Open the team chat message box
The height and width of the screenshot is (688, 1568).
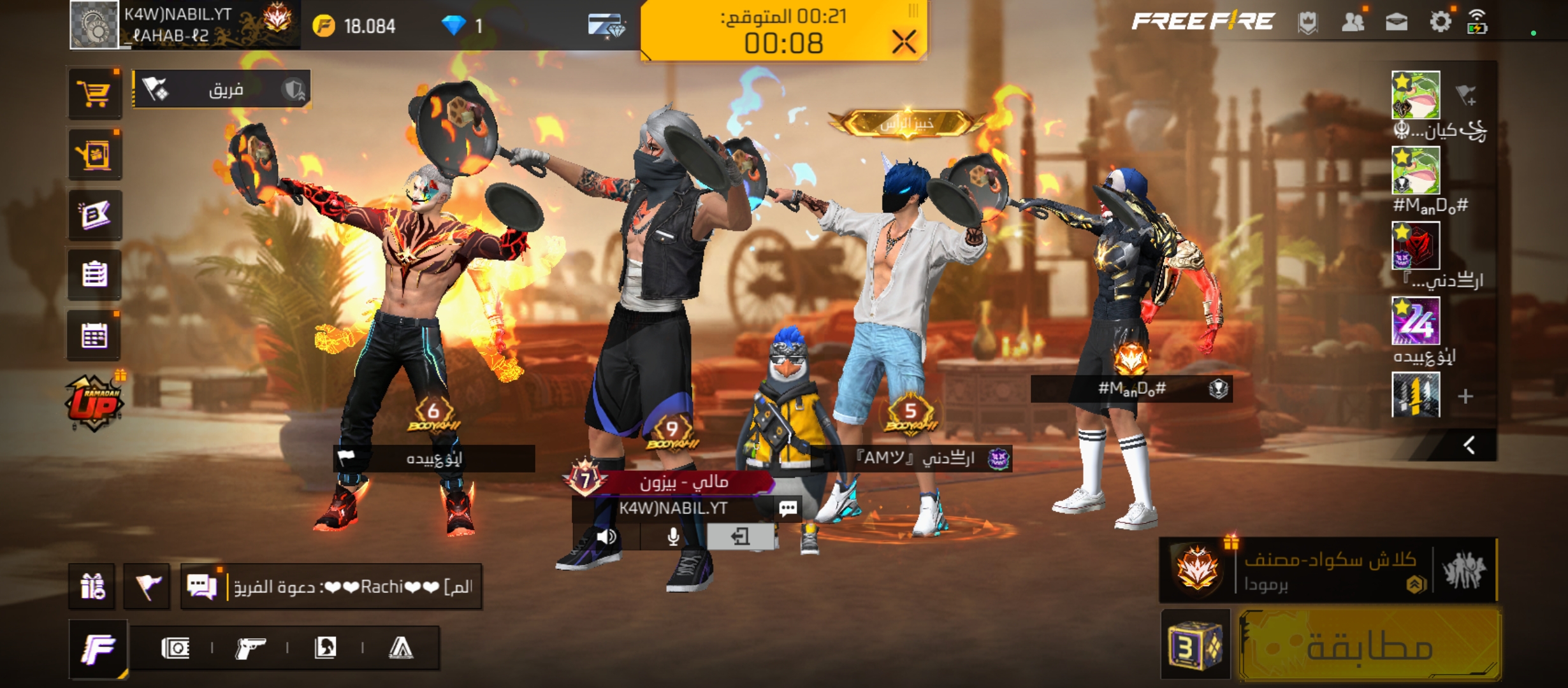(331, 586)
